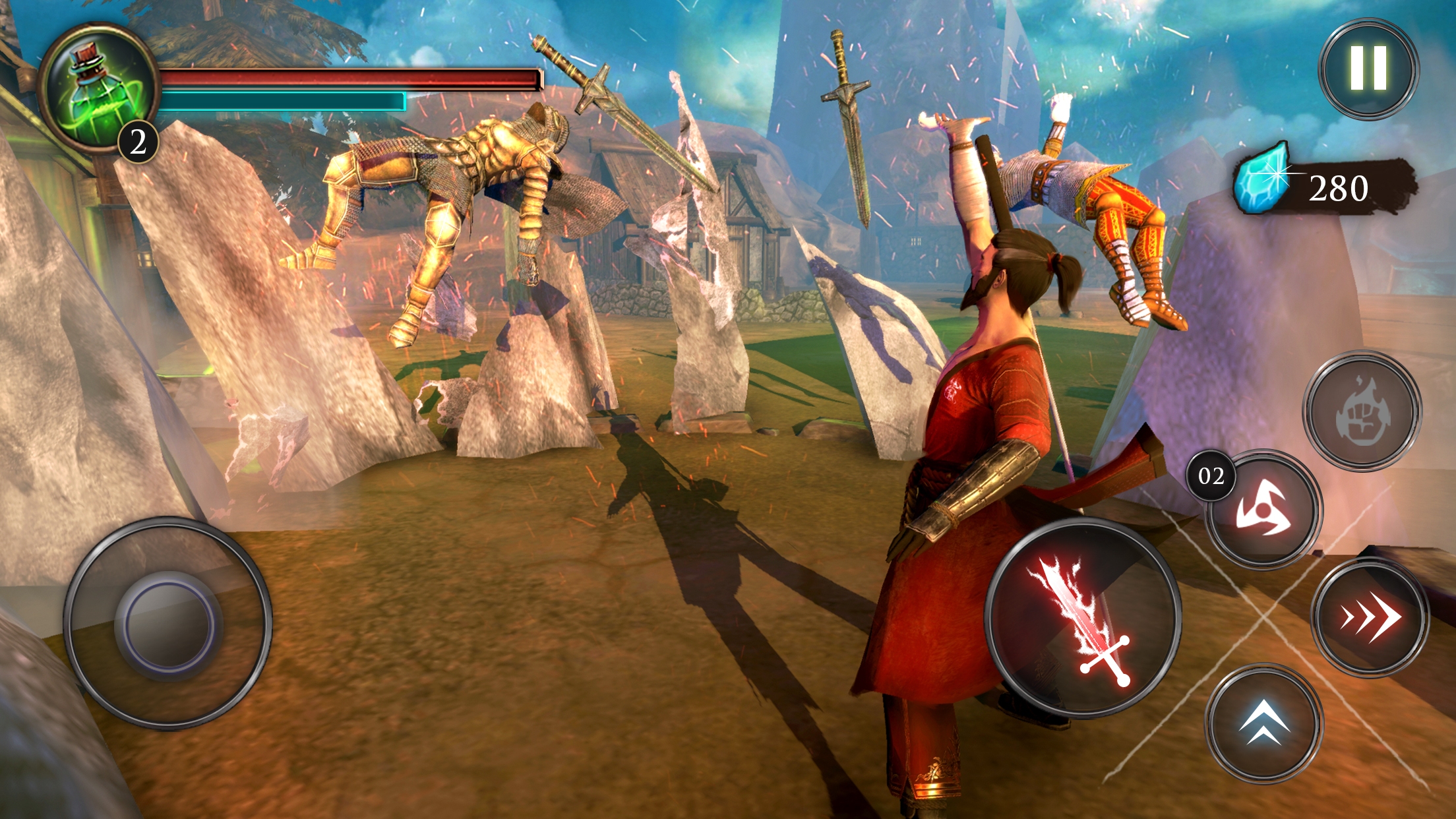This screenshot has width=1456, height=819.
Task: Throw a shuriken
Action: [1263, 510]
